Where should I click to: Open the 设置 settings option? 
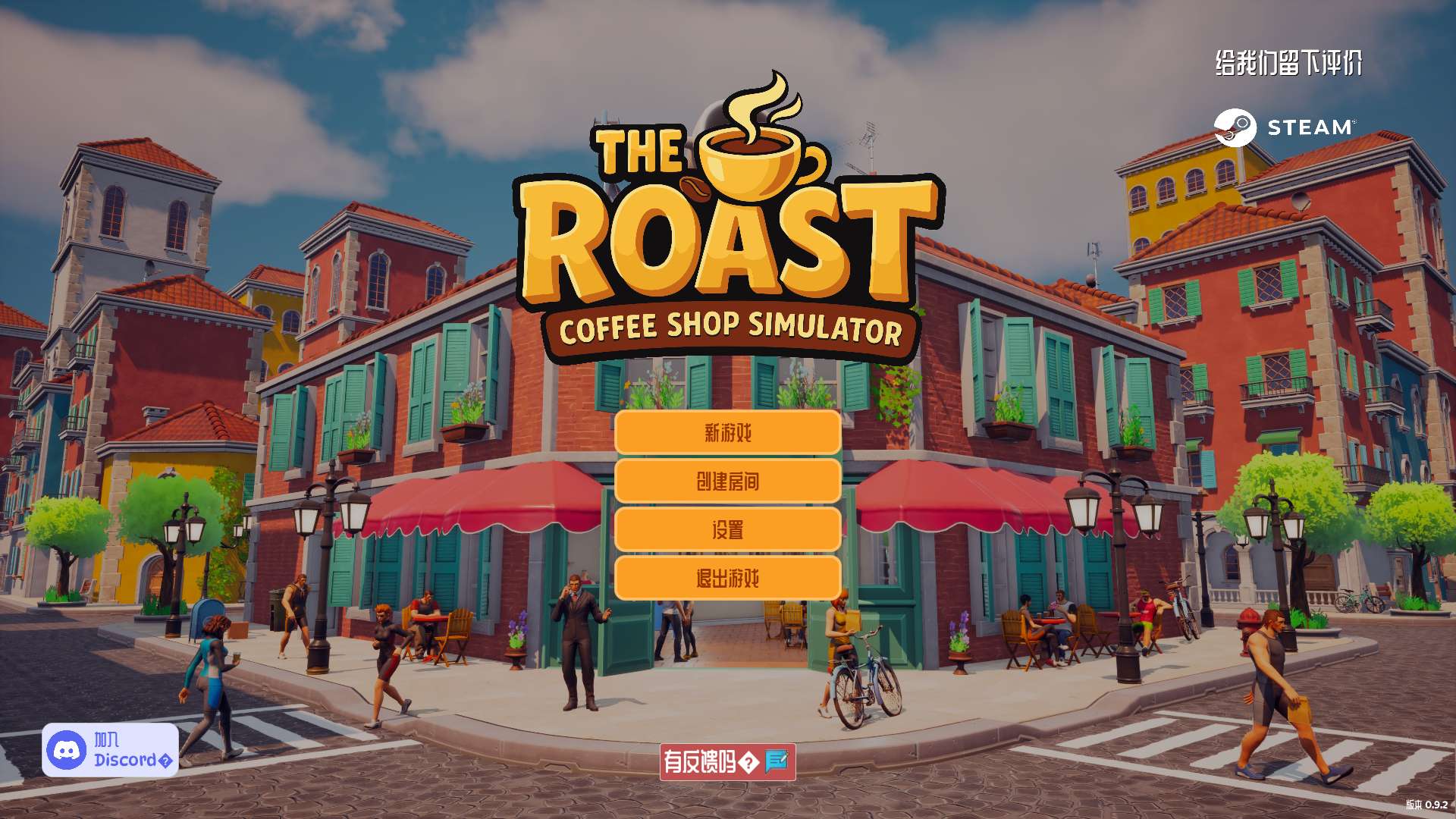[728, 529]
